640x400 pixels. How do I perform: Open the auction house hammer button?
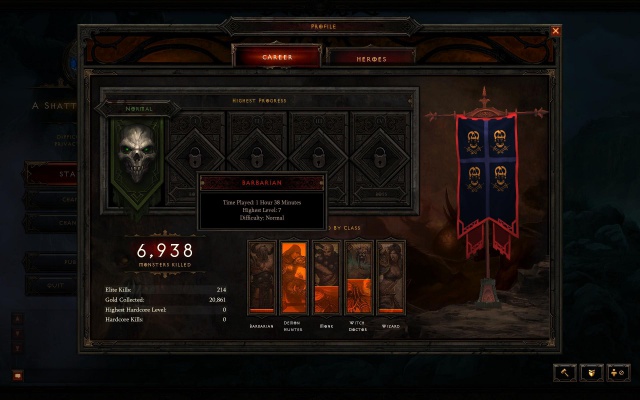pyautogui.click(x=566, y=372)
